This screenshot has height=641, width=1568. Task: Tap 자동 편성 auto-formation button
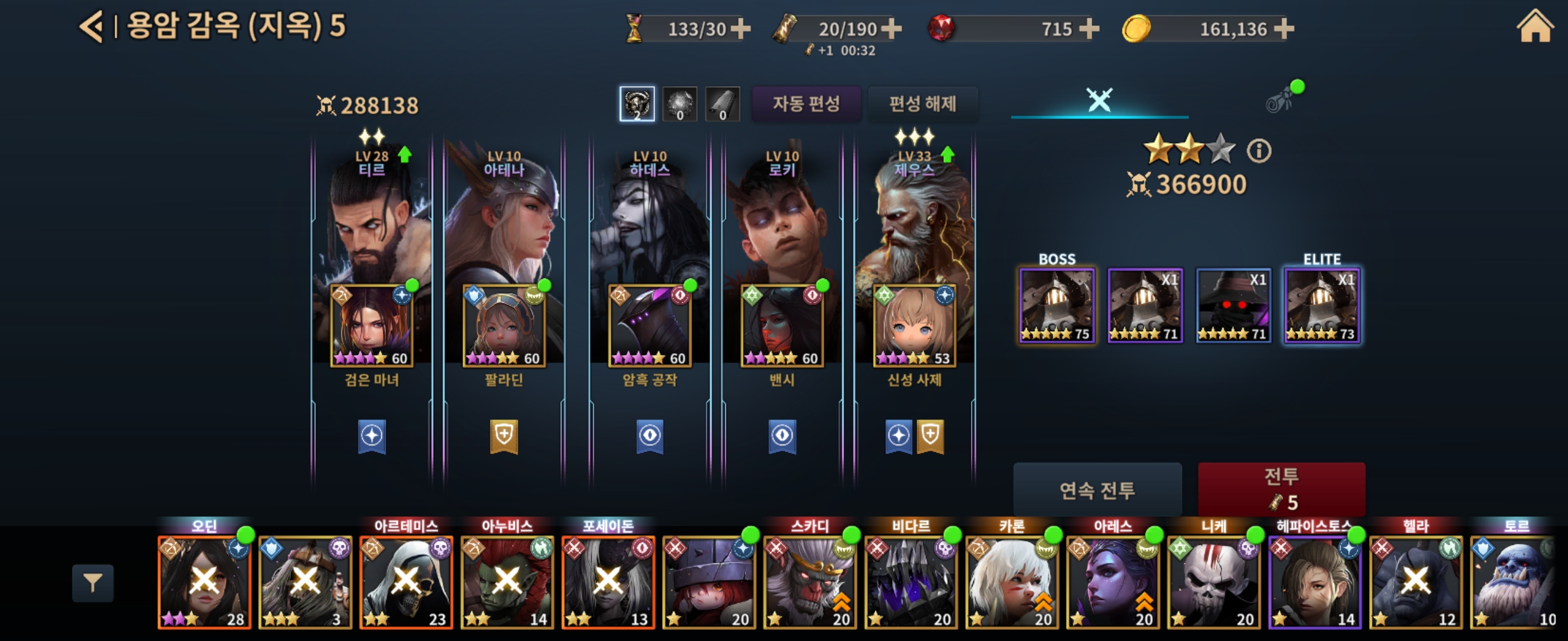pos(806,104)
